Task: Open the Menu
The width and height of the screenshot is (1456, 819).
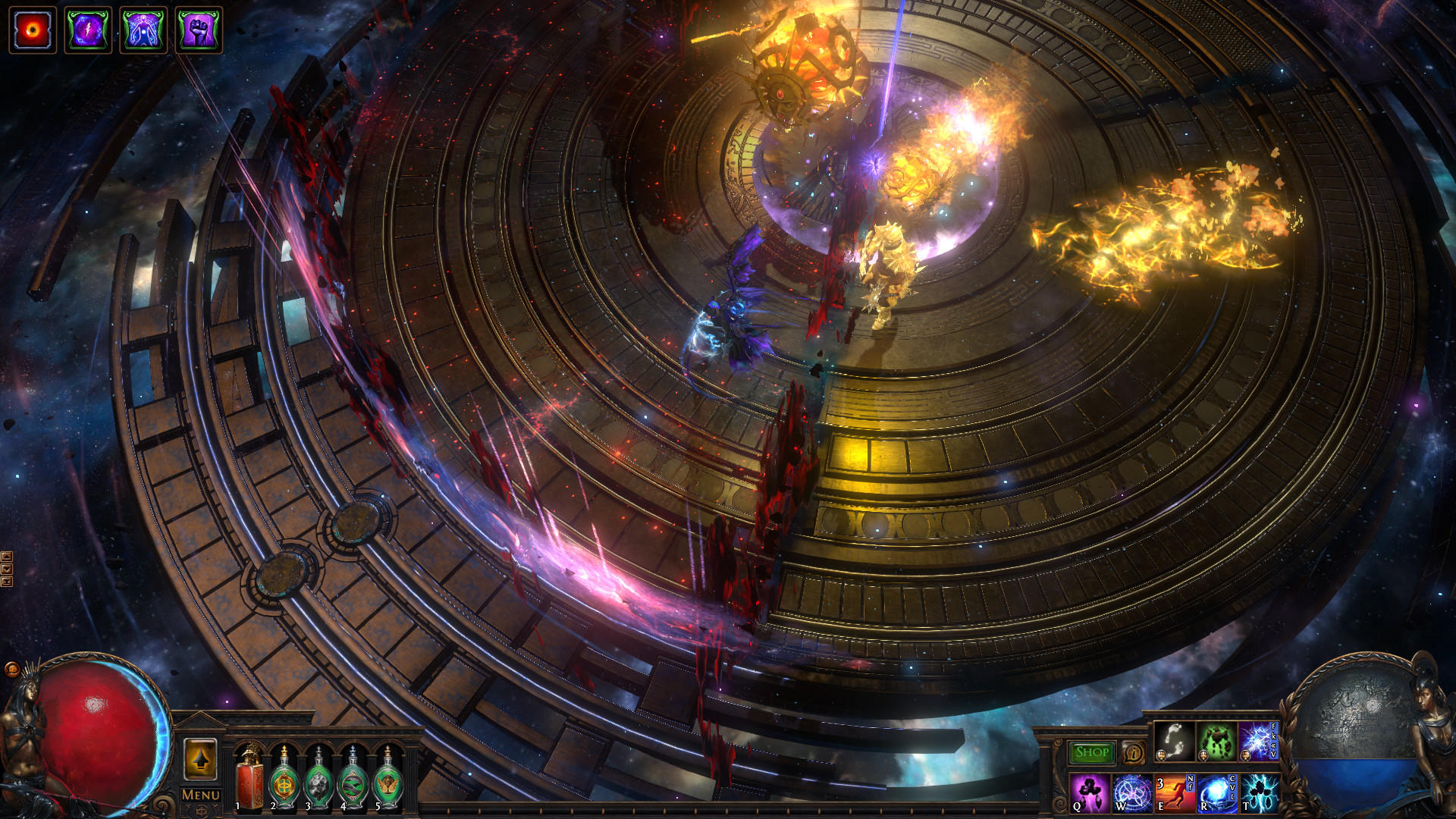Action: coord(199,793)
